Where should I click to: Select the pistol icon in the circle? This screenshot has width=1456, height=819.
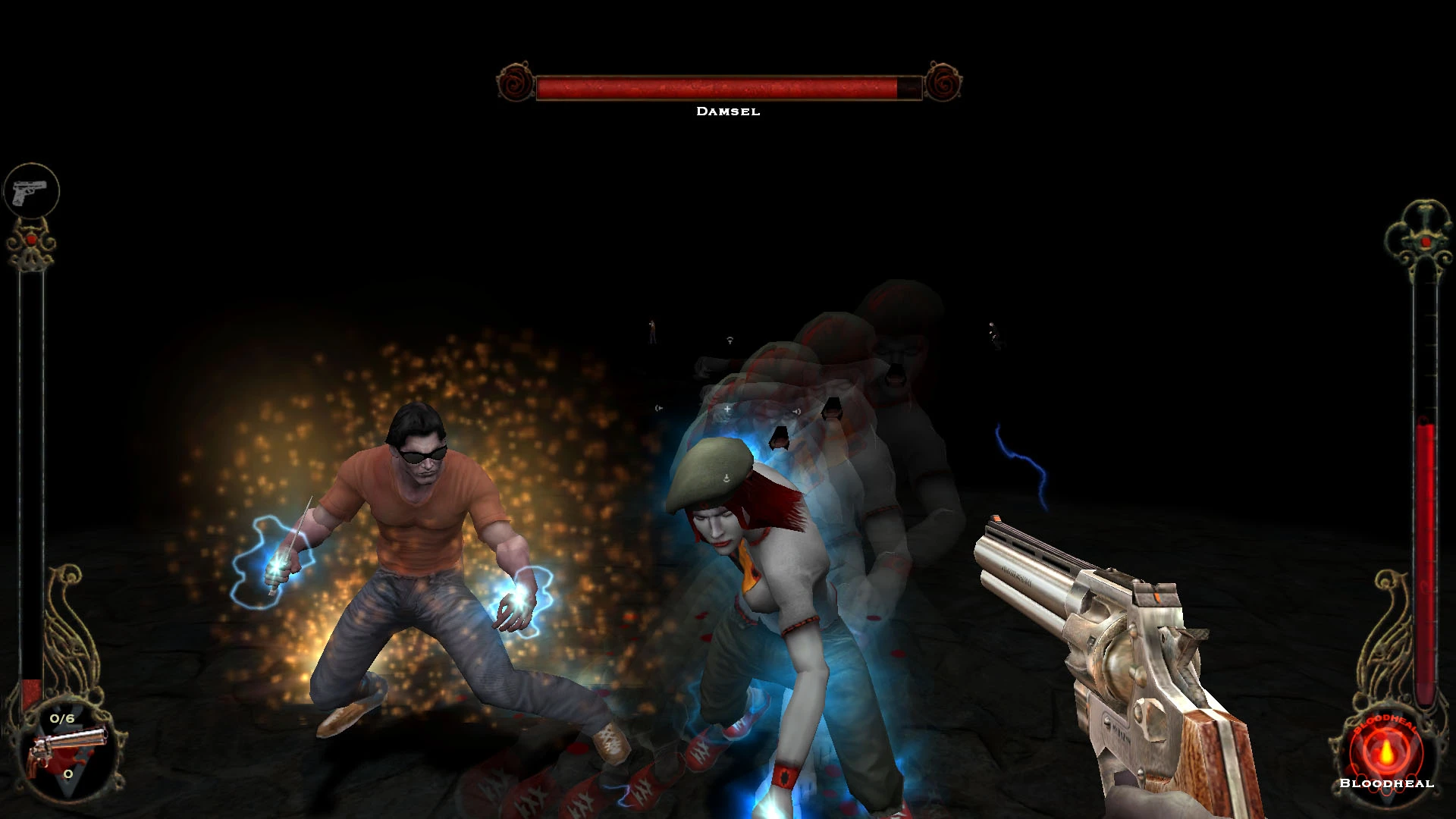pos(31,190)
